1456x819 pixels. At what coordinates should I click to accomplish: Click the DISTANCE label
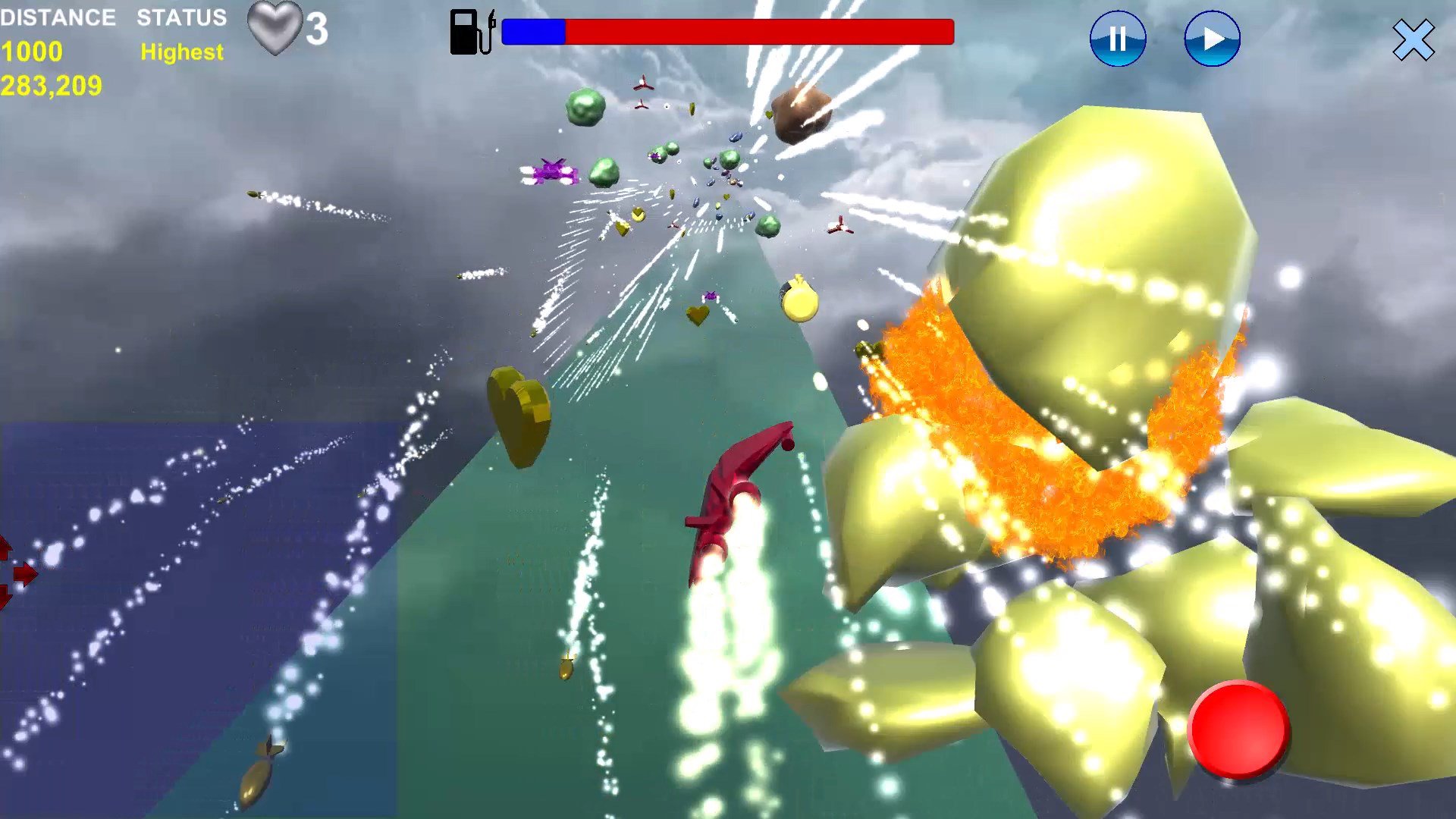coord(59,18)
